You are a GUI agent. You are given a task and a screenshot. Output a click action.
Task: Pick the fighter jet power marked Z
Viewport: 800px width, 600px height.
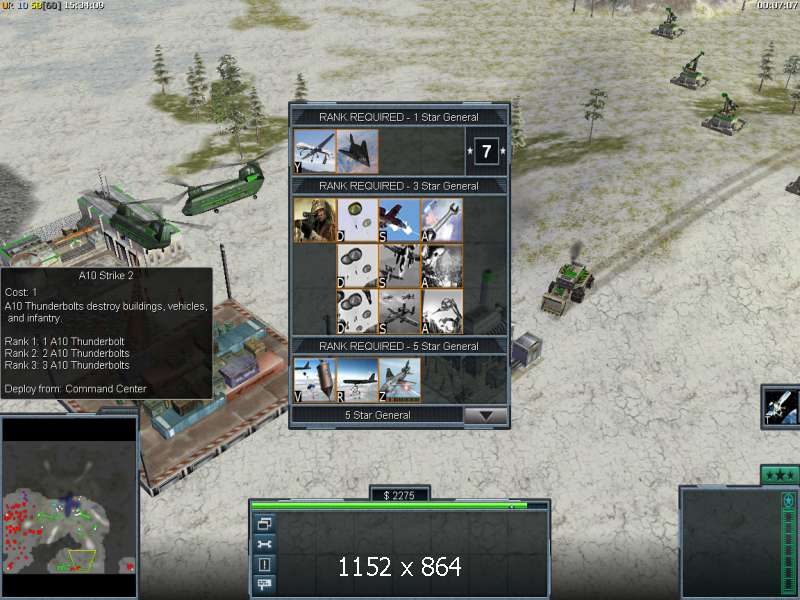click(400, 380)
